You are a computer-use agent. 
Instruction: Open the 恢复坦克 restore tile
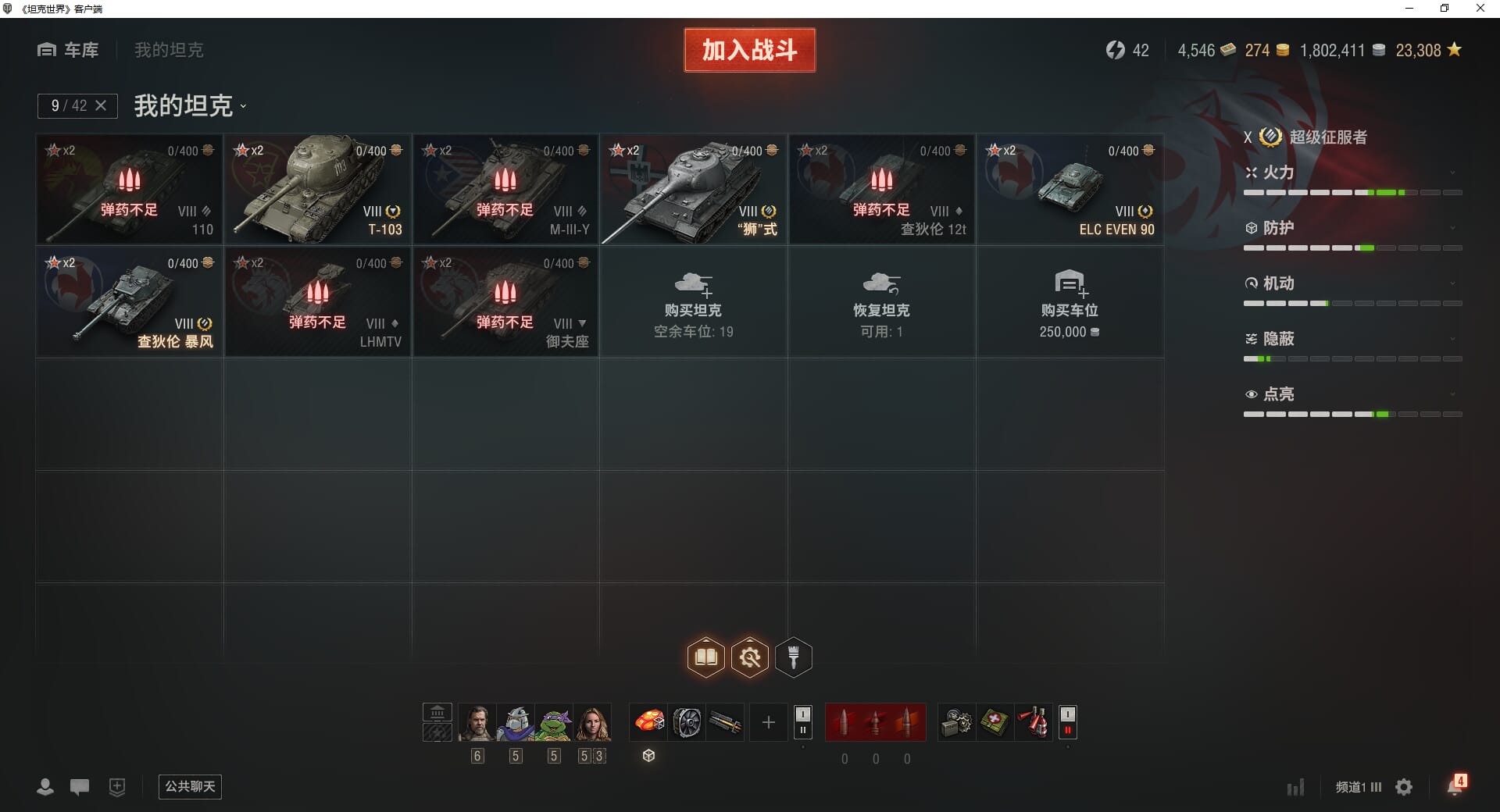click(881, 302)
